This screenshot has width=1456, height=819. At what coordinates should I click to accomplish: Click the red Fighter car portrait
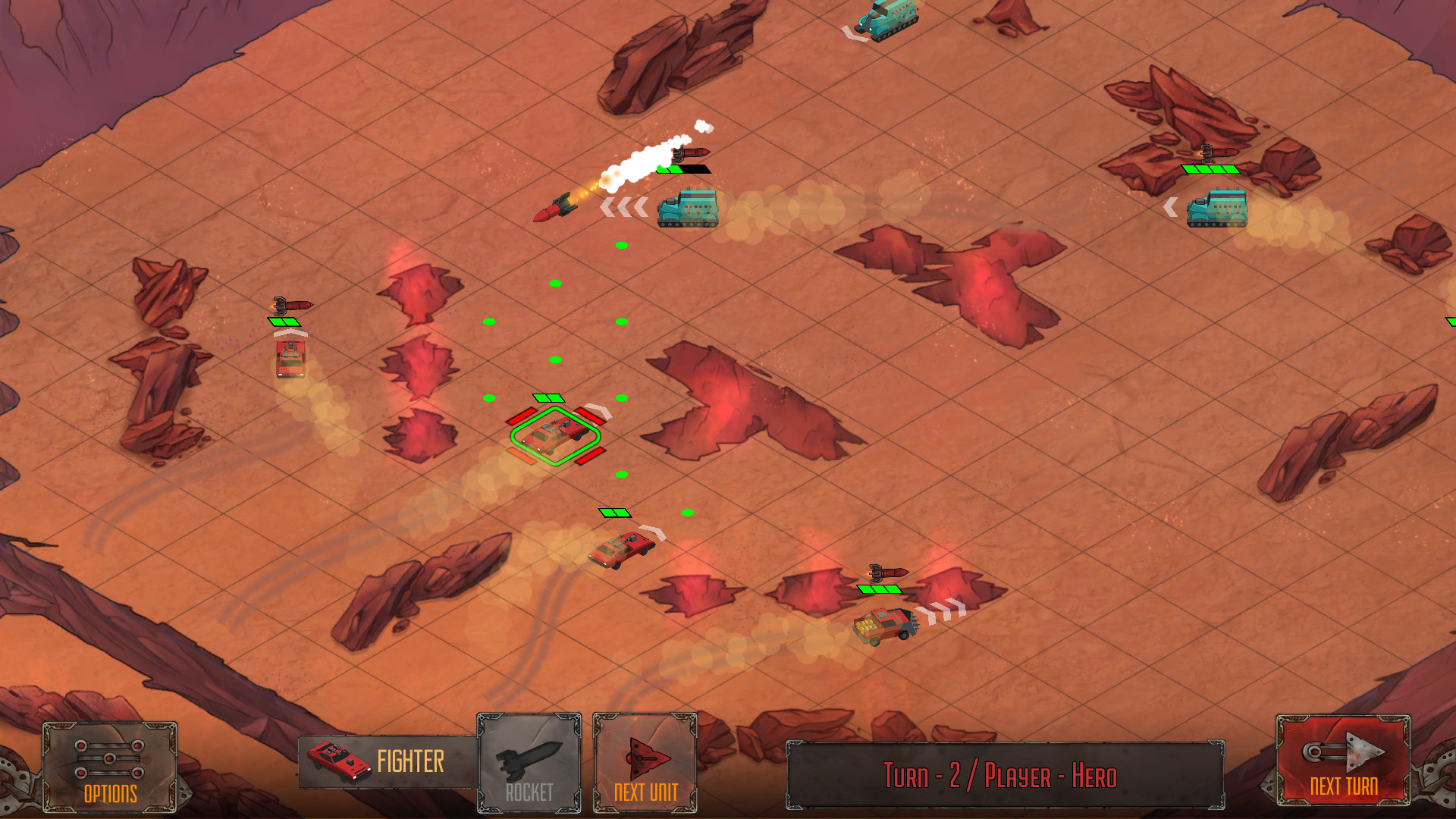[336, 762]
